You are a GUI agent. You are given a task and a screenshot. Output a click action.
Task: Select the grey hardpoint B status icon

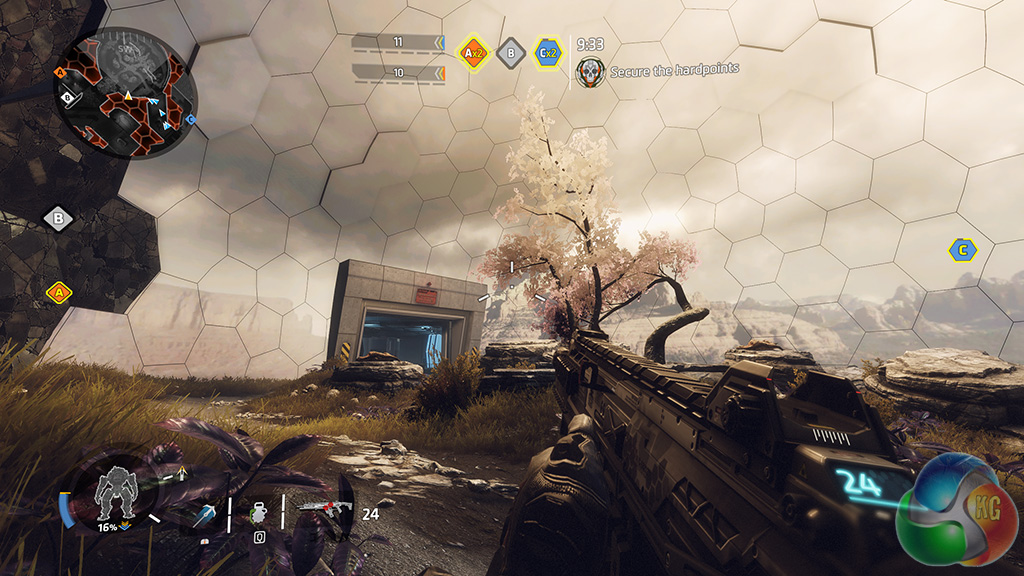[x=510, y=52]
